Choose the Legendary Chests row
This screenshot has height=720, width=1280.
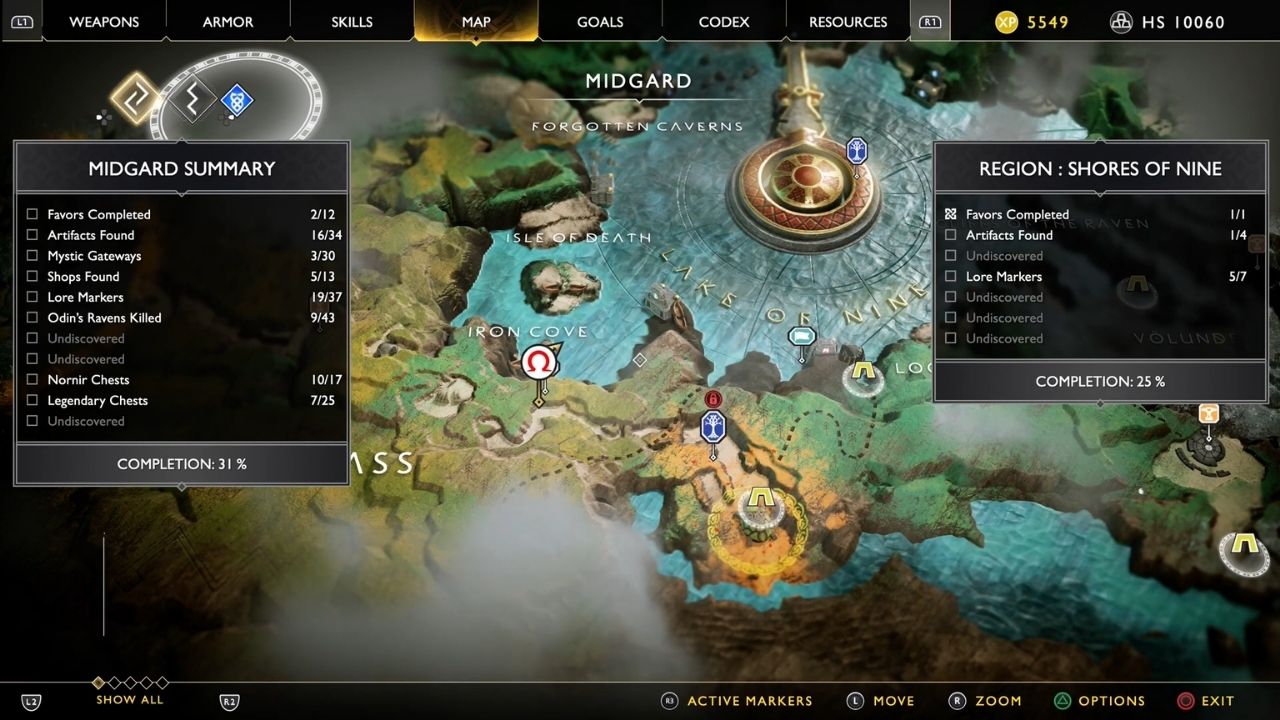(97, 401)
